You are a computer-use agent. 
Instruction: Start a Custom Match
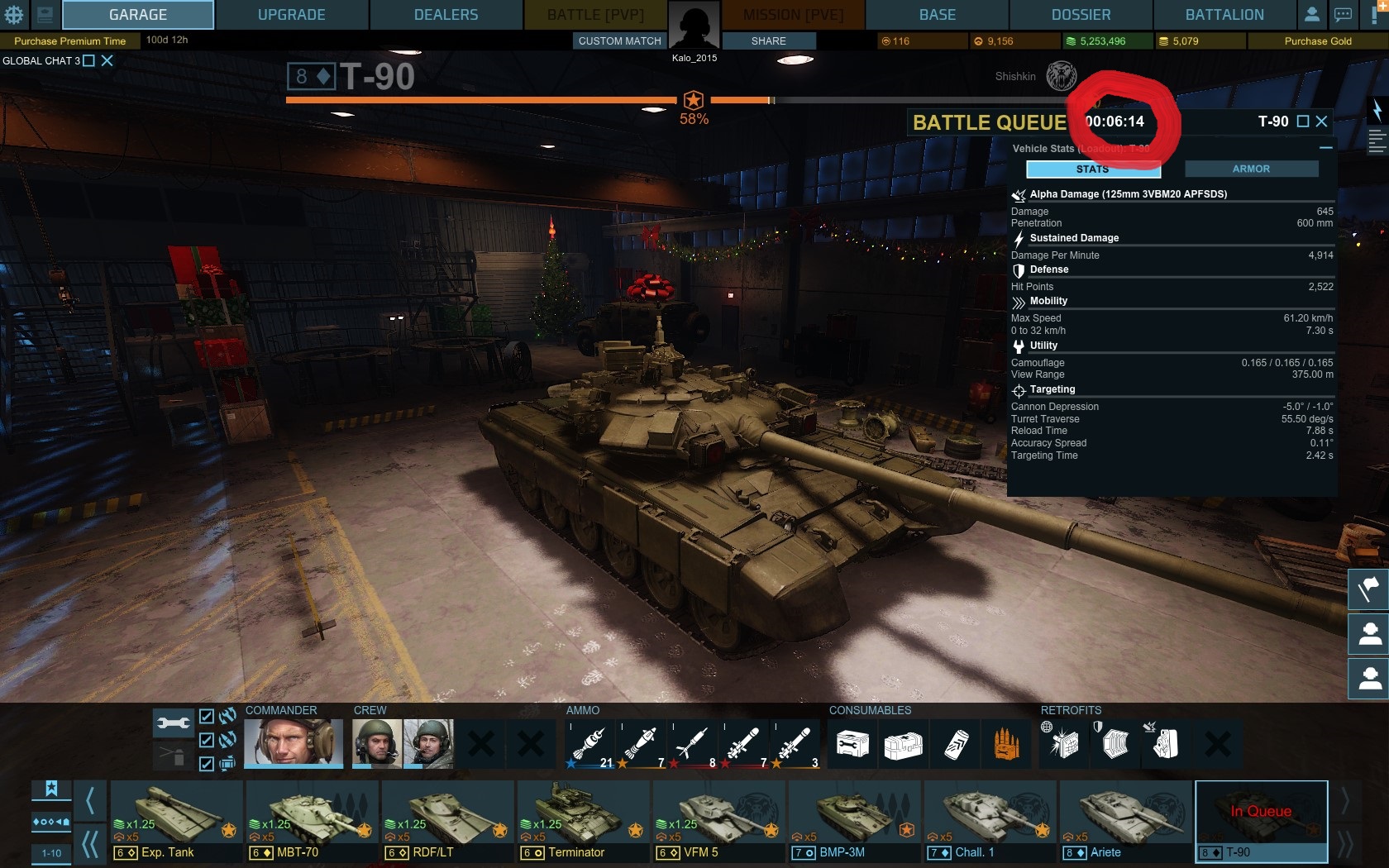click(x=619, y=41)
